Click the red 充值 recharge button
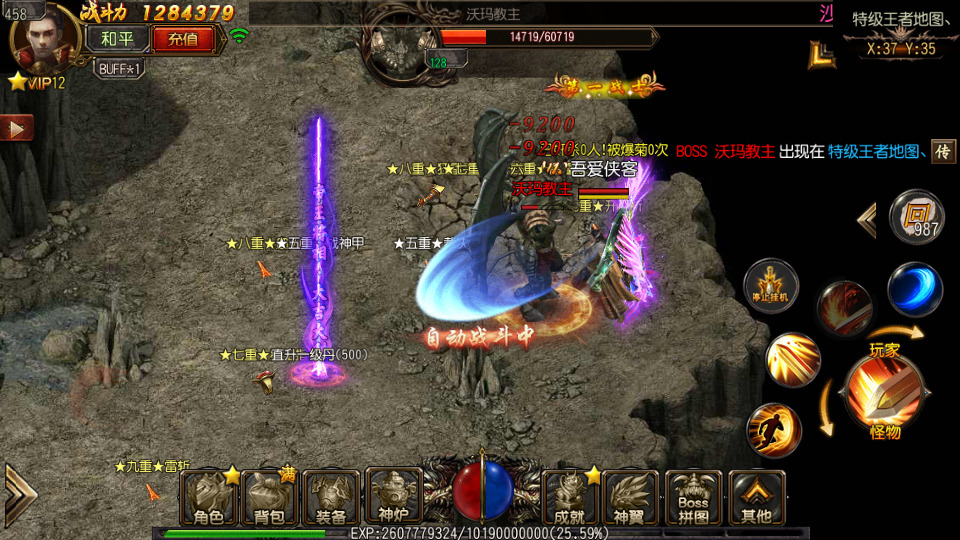960x540 pixels. tap(183, 40)
